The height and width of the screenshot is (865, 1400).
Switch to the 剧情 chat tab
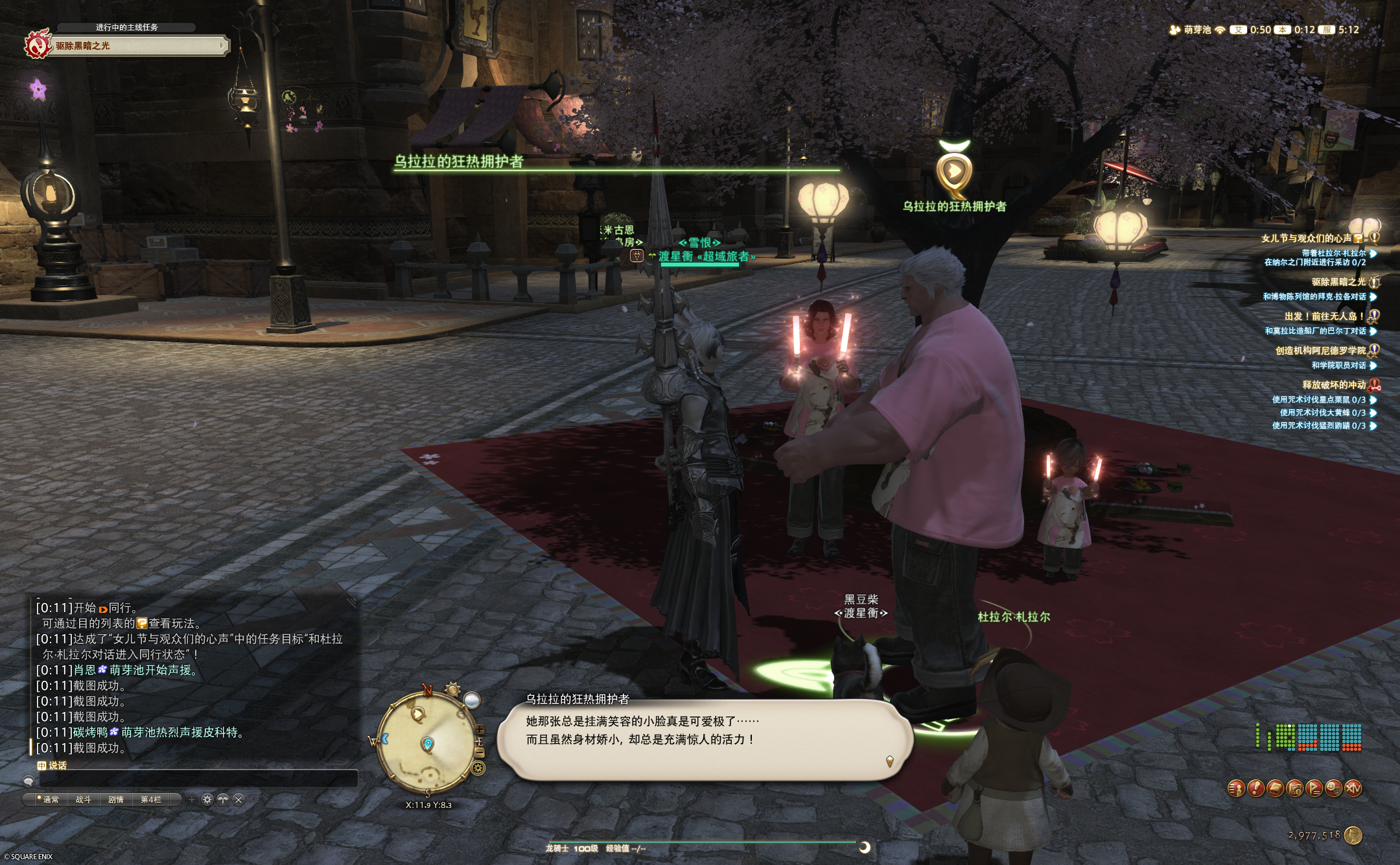coord(116,800)
